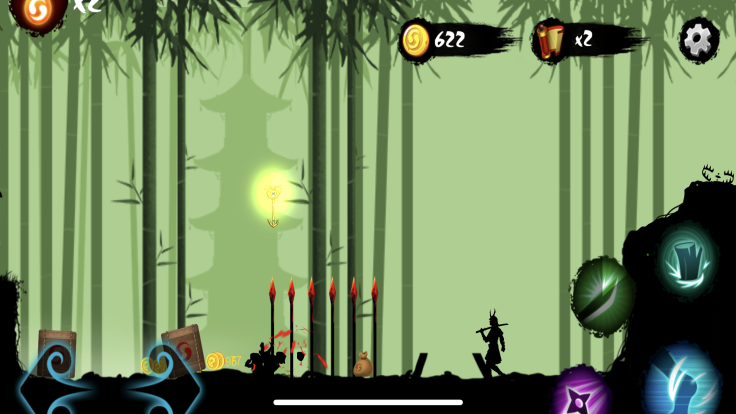Tap the red scroll item icon
The image size is (736, 414).
click(x=549, y=40)
